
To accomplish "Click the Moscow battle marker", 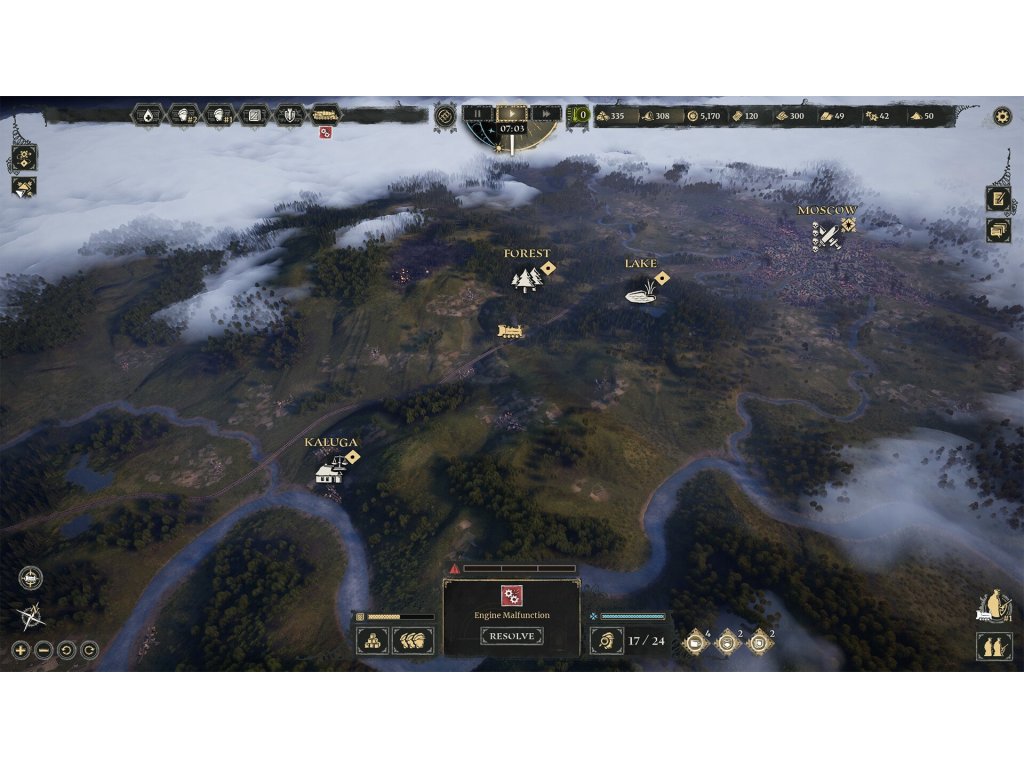I will click(826, 237).
